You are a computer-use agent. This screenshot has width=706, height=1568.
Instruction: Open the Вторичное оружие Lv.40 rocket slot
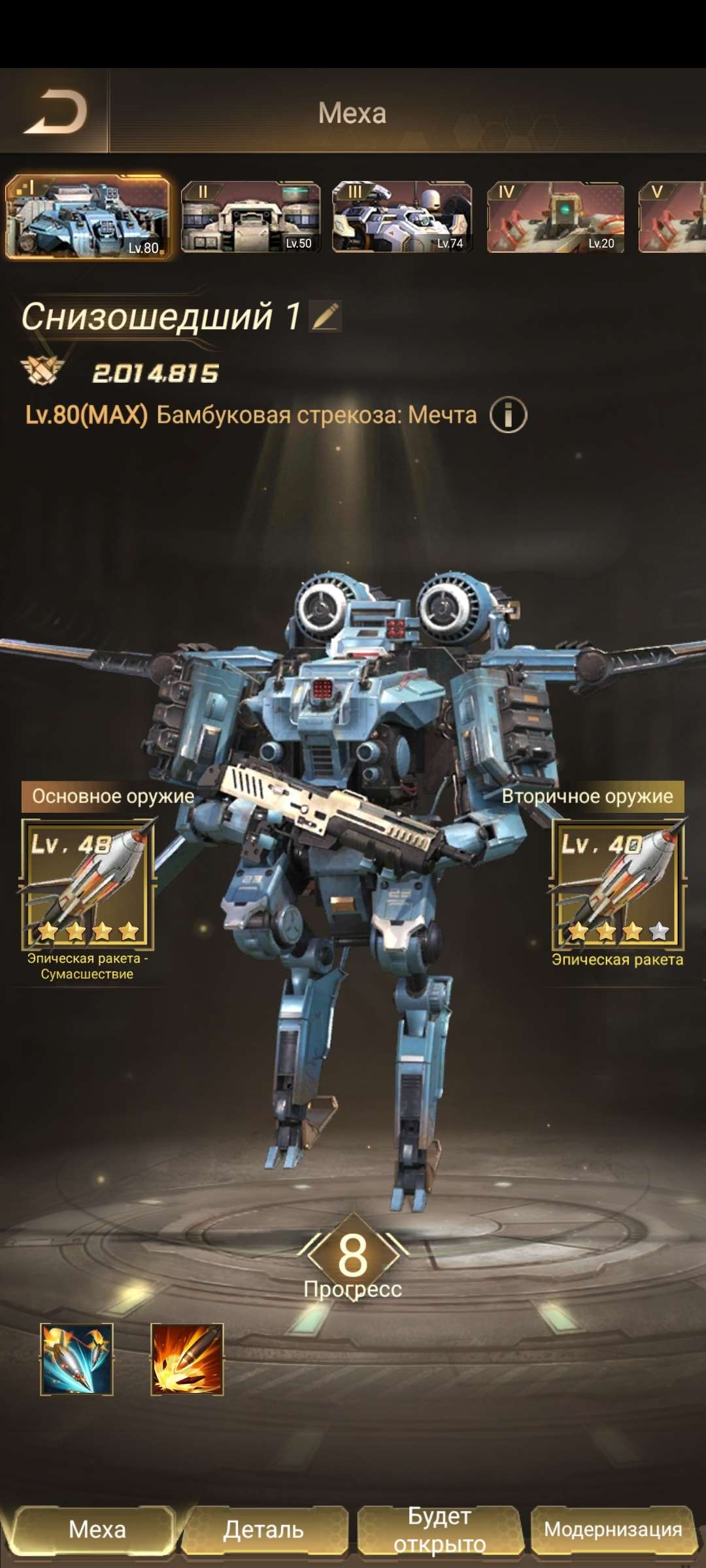point(618,883)
